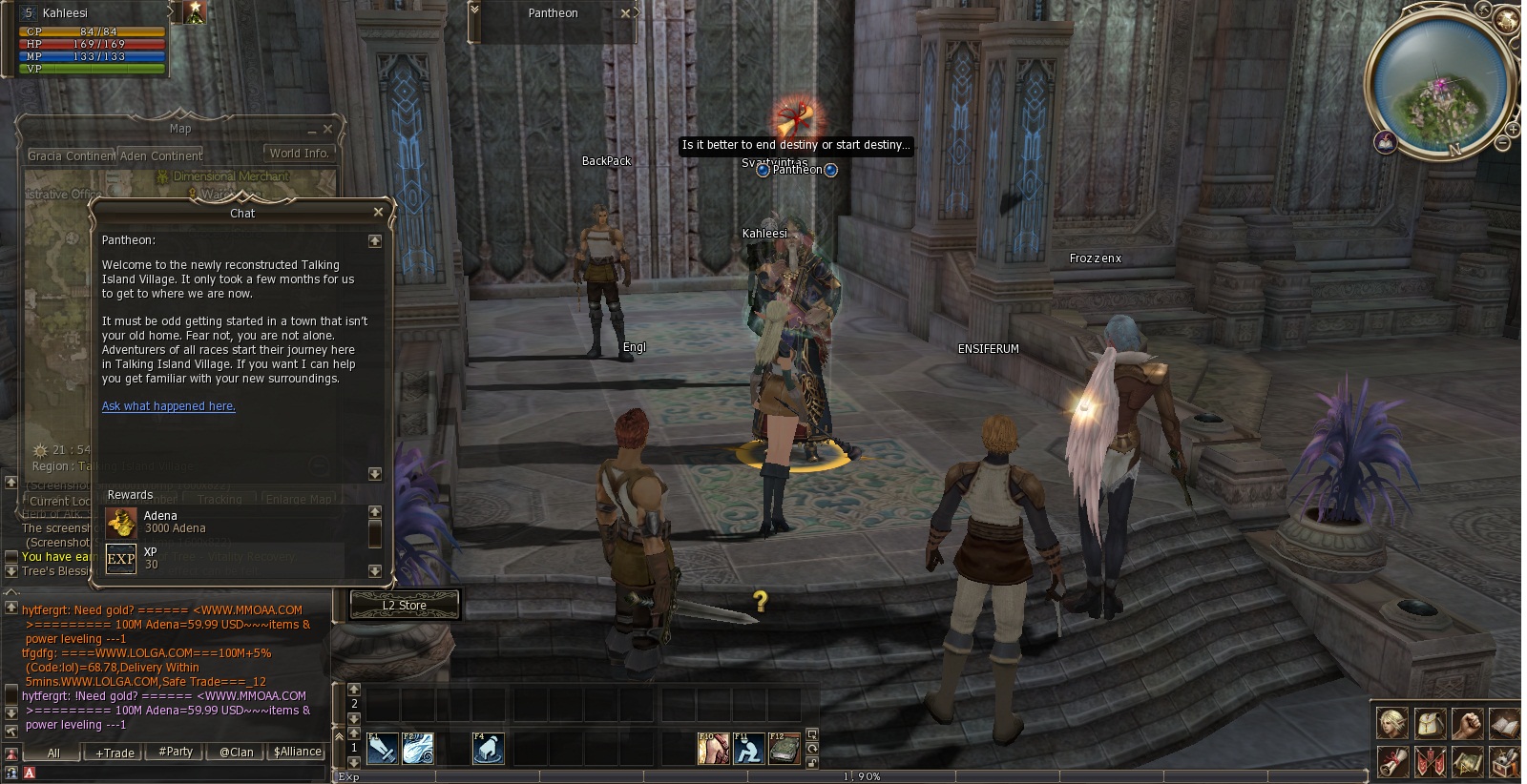Open the F12 green book shortcut

(x=784, y=749)
